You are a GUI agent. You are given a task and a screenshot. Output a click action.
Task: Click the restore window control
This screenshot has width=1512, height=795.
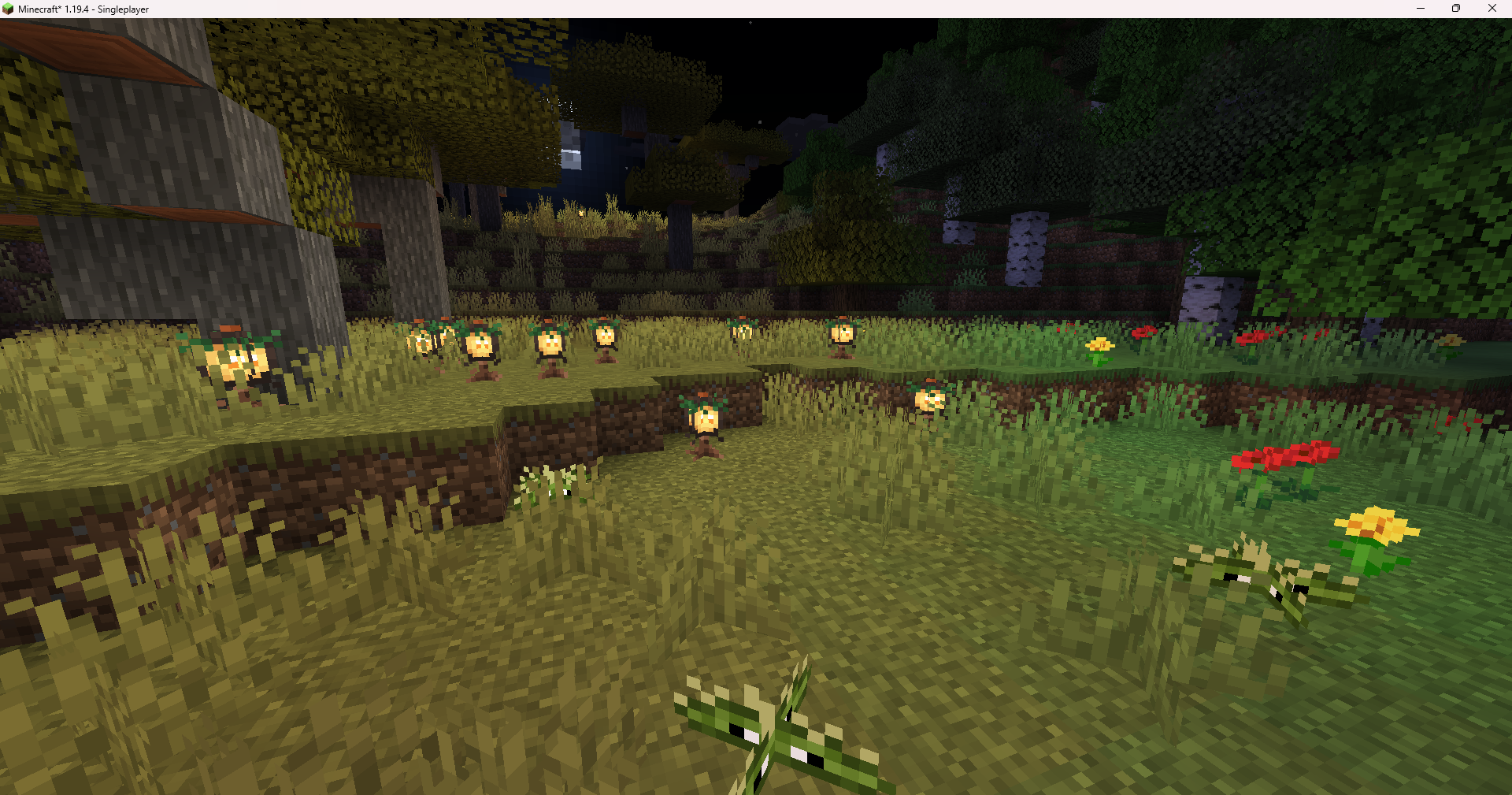click(1455, 9)
